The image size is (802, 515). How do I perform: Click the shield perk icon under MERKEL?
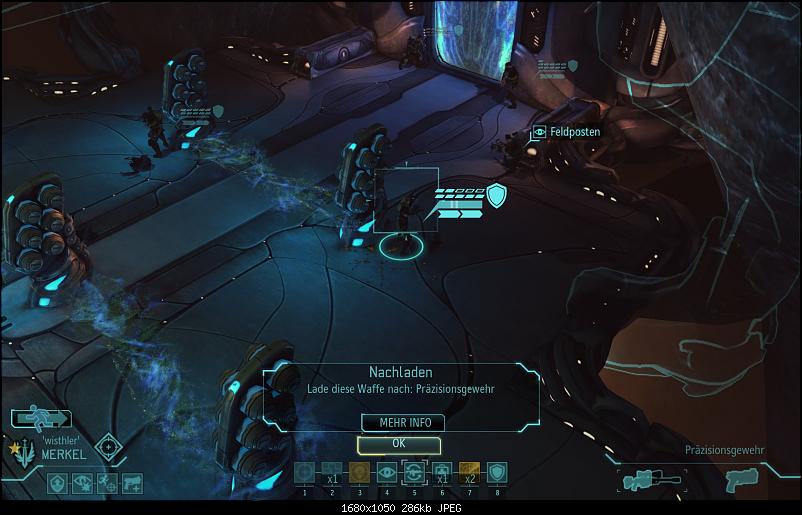(x=59, y=482)
